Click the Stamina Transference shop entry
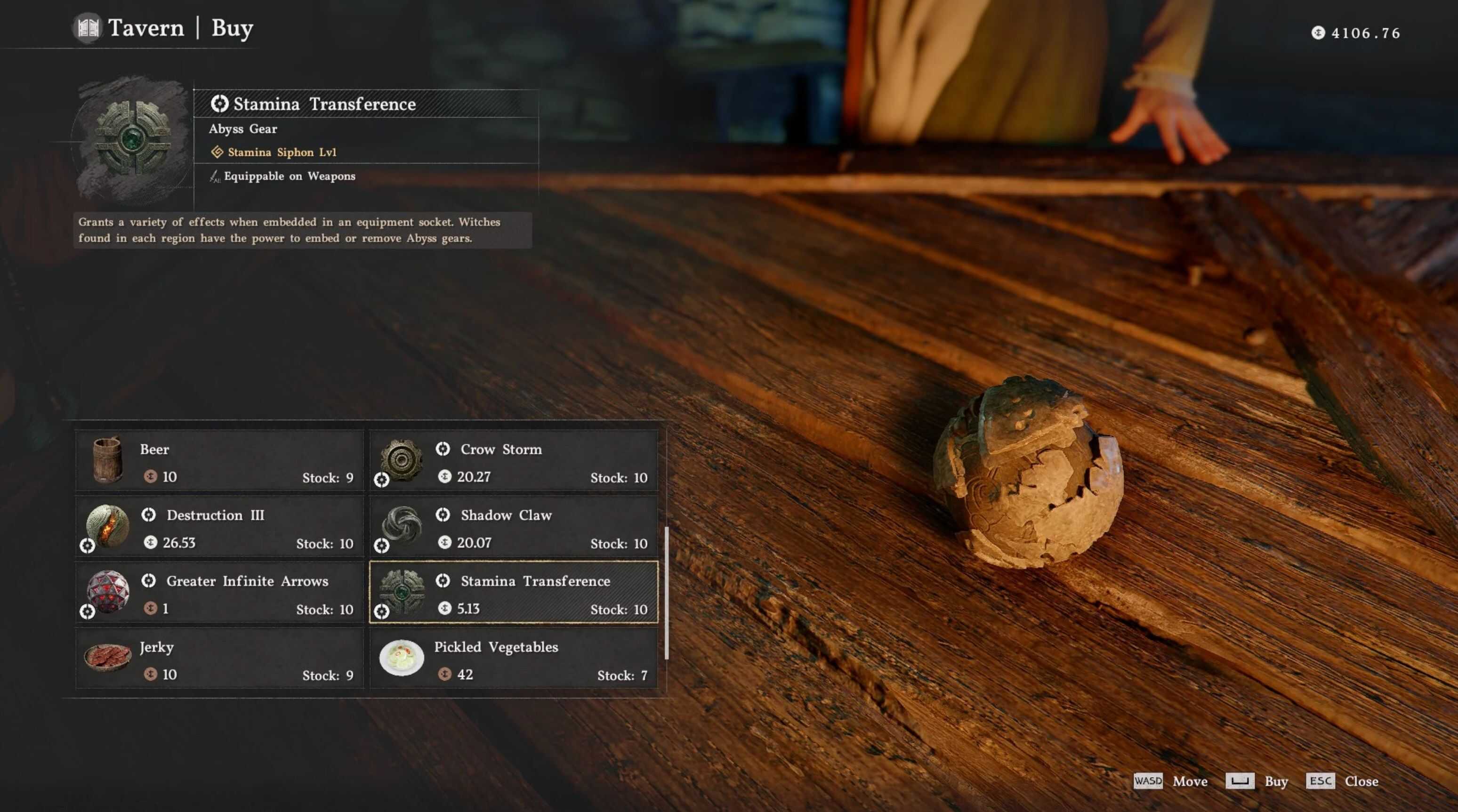Screen dimensions: 1458x812 513,593
